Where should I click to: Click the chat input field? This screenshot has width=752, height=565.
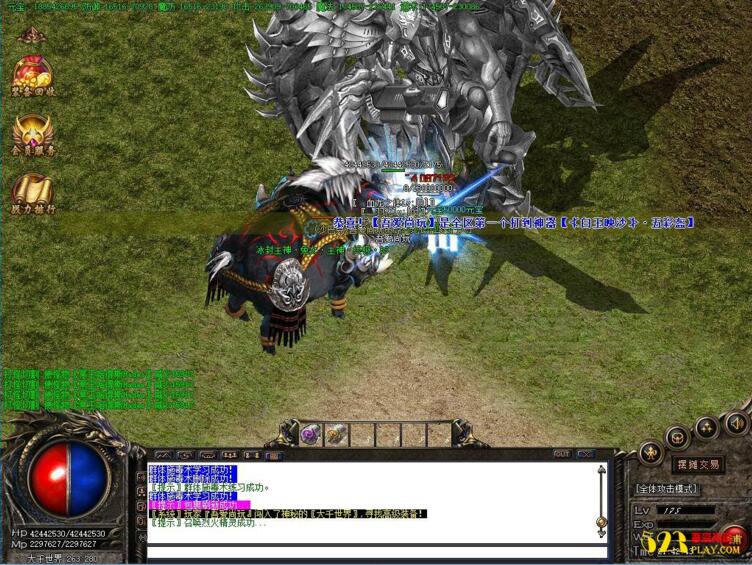point(375,551)
